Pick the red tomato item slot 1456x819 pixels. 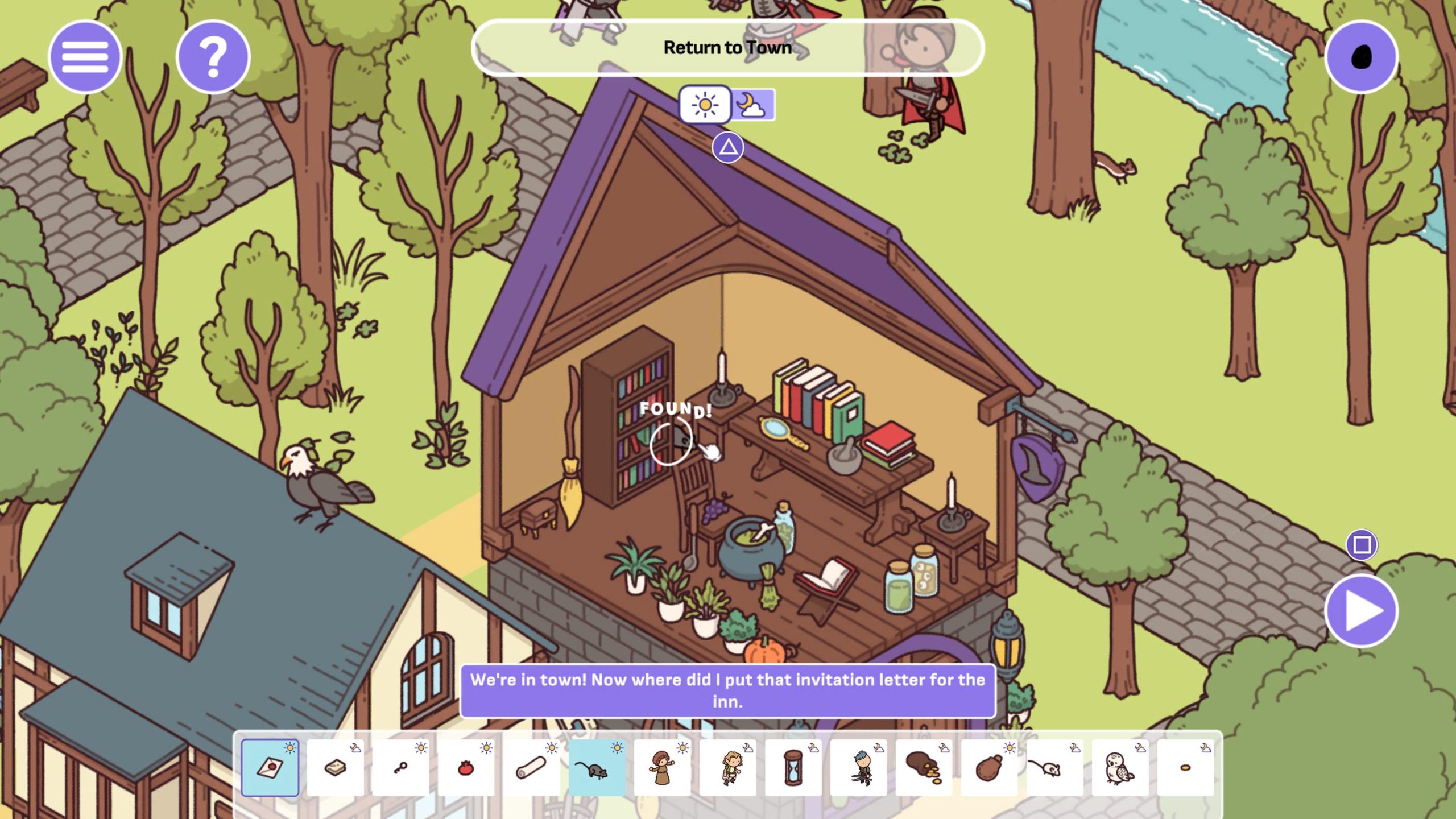coord(466,768)
